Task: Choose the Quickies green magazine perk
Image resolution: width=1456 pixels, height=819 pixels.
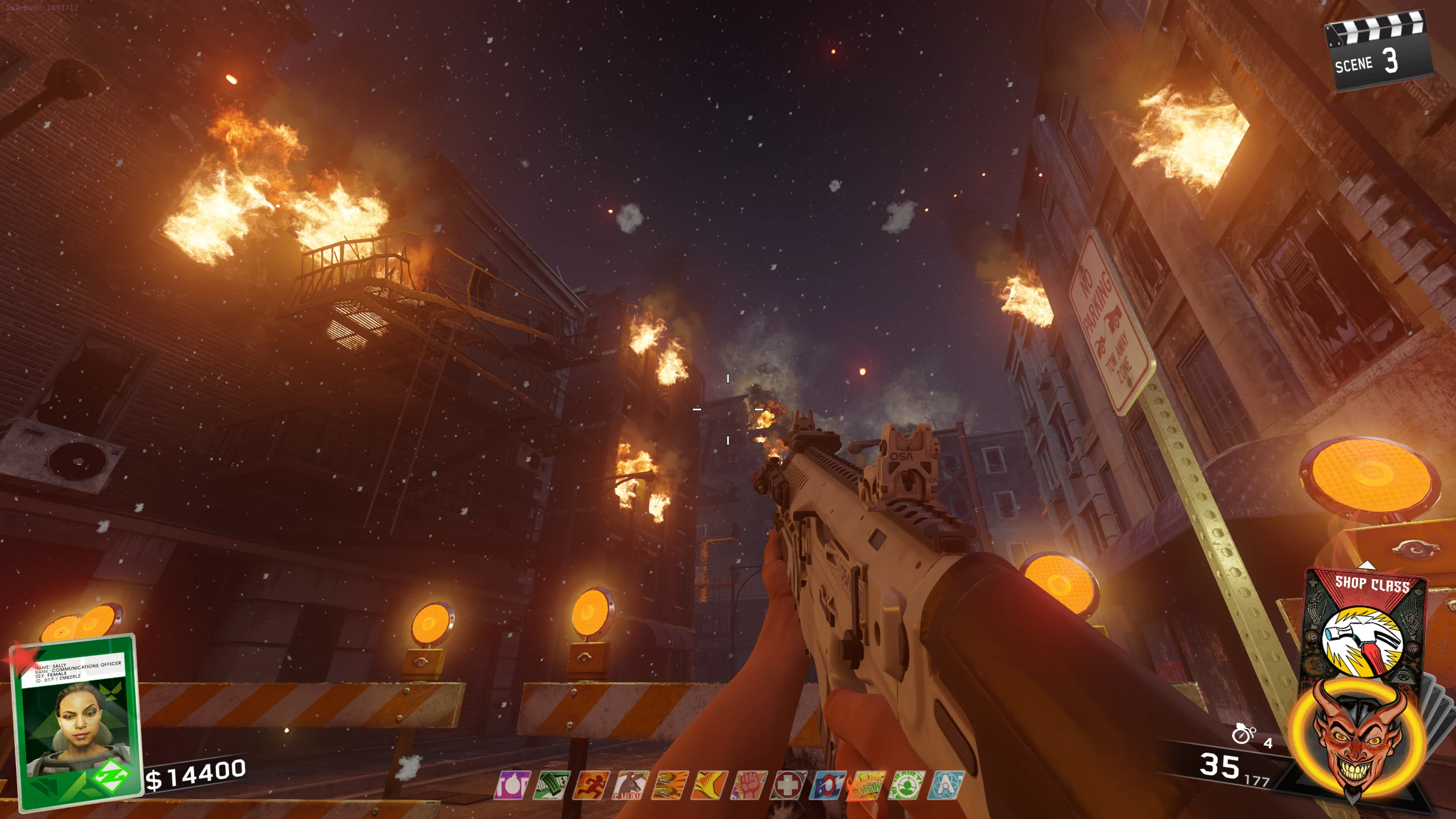Action: point(551,785)
